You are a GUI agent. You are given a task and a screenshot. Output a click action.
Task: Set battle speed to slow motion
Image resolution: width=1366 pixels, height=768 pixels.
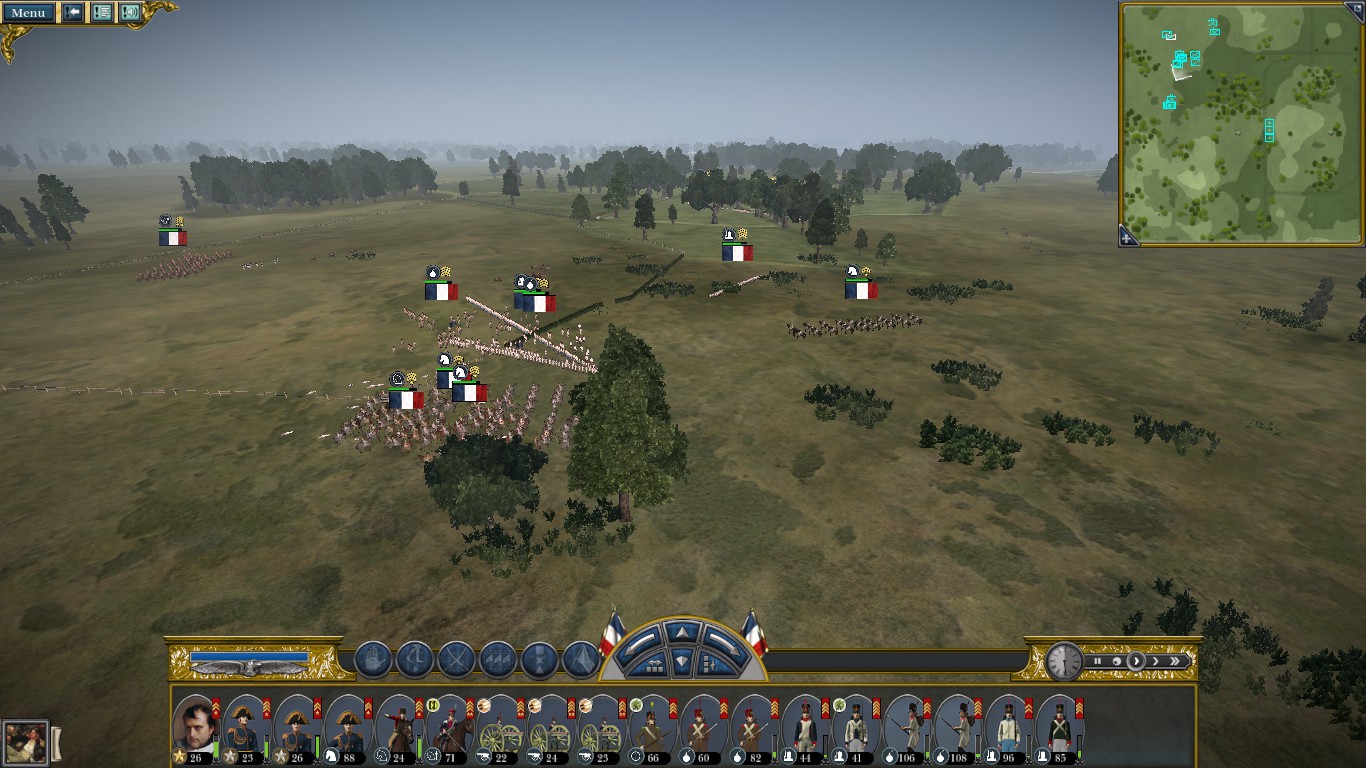tap(1117, 661)
